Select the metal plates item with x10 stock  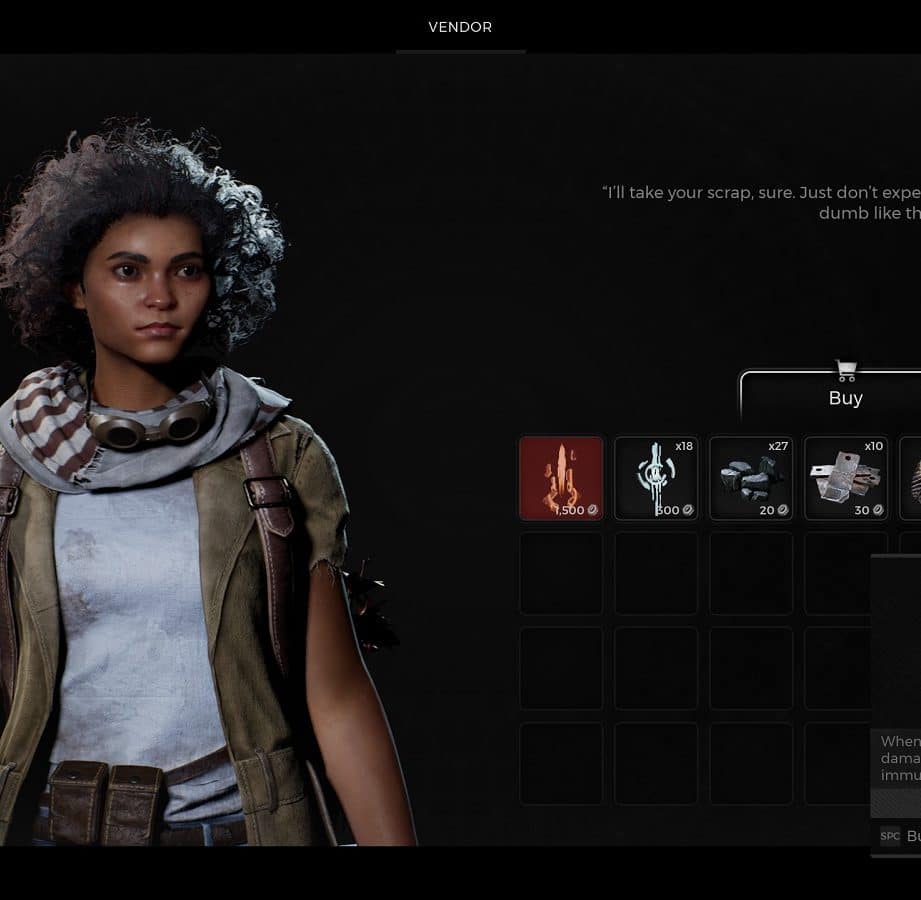pos(846,478)
